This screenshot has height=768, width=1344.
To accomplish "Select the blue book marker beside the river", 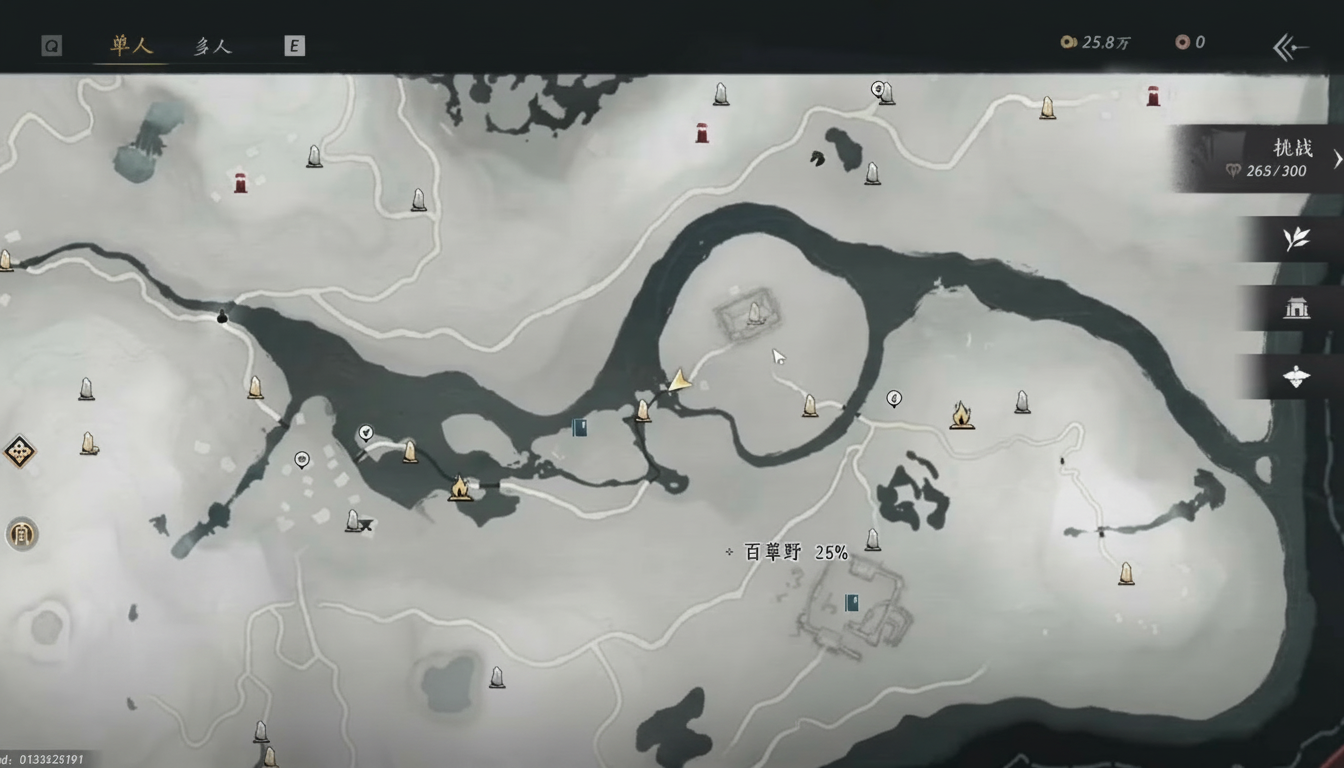I will click(x=579, y=427).
